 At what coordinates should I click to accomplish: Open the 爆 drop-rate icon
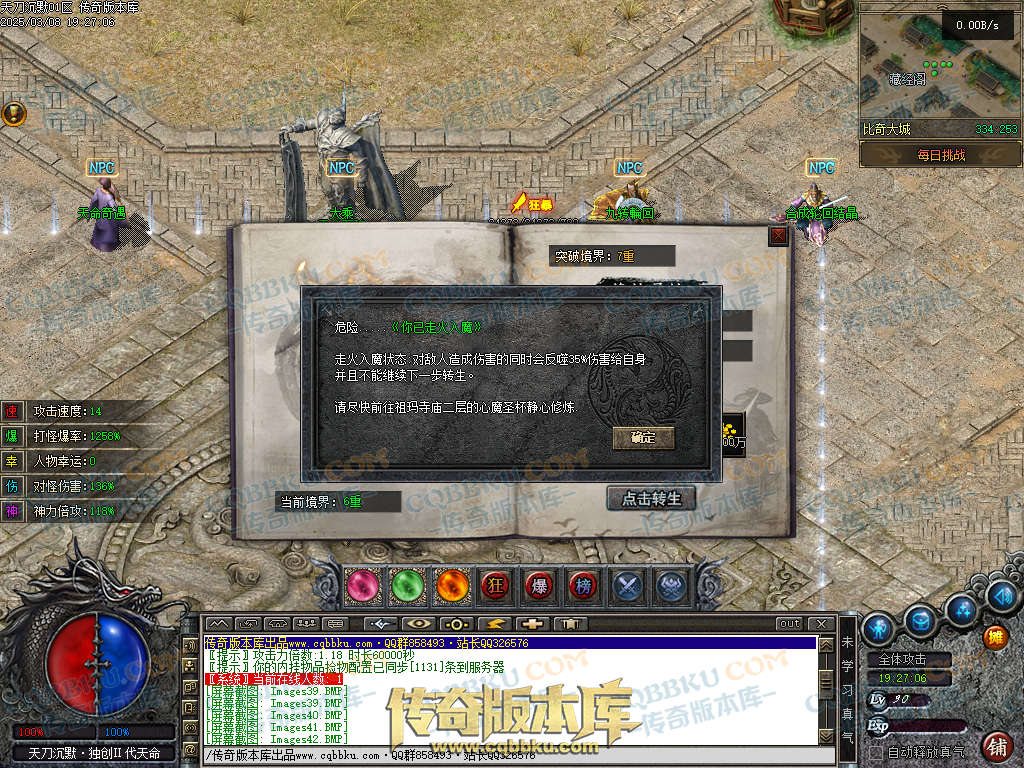click(x=539, y=586)
